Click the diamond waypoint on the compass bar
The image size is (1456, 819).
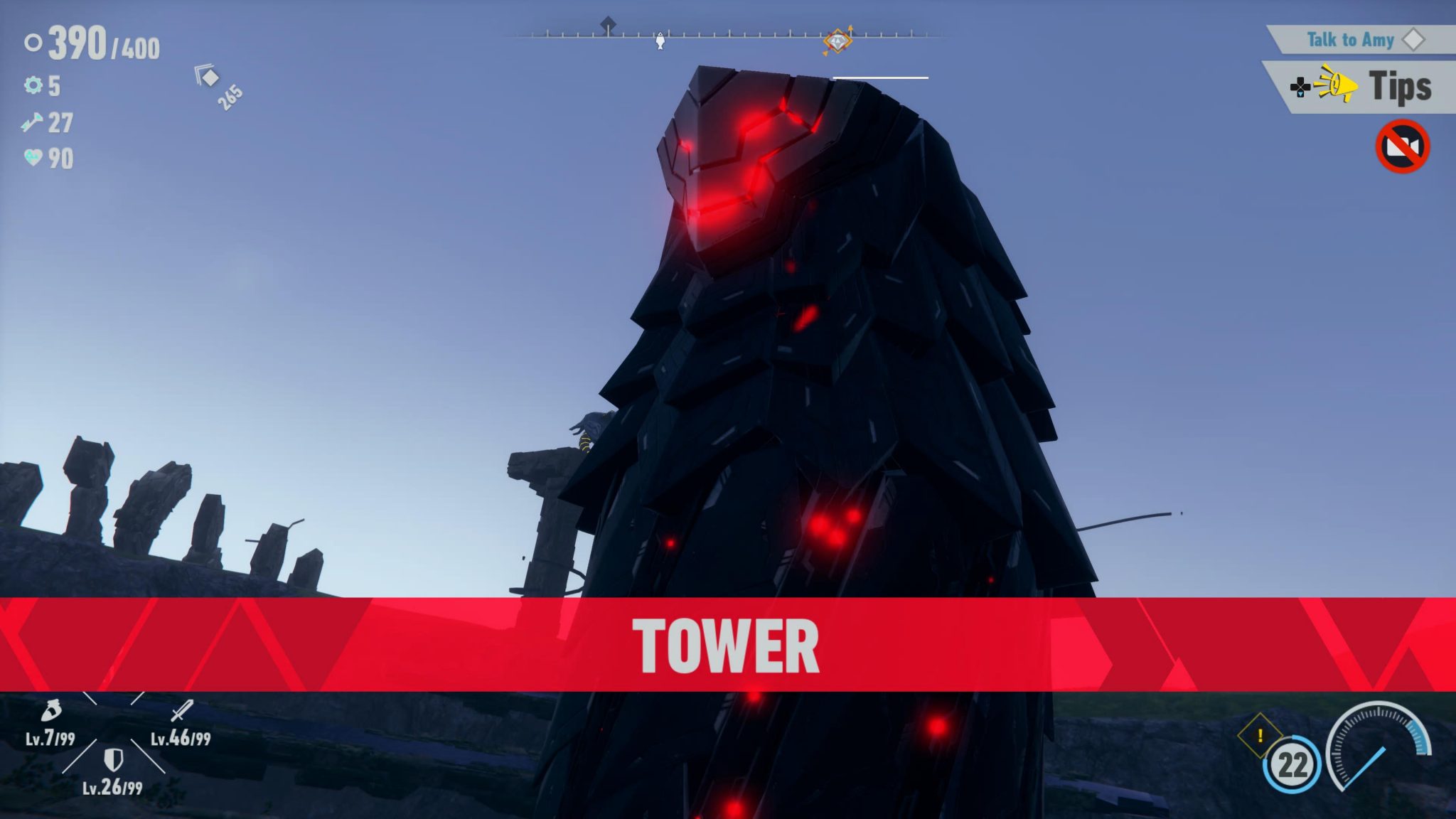(837, 41)
